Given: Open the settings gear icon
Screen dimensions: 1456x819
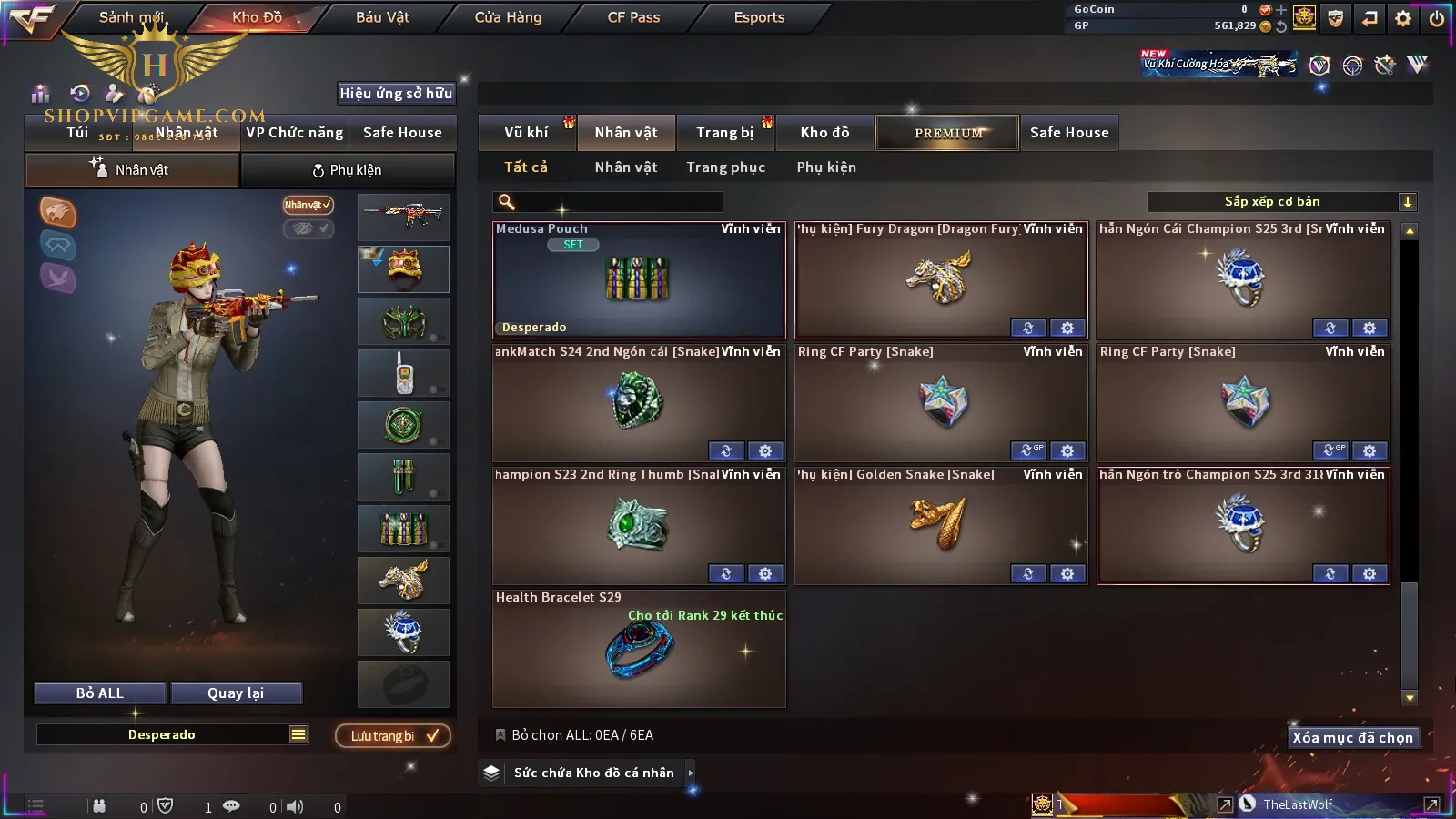Looking at the screenshot, I should [x=1403, y=18].
